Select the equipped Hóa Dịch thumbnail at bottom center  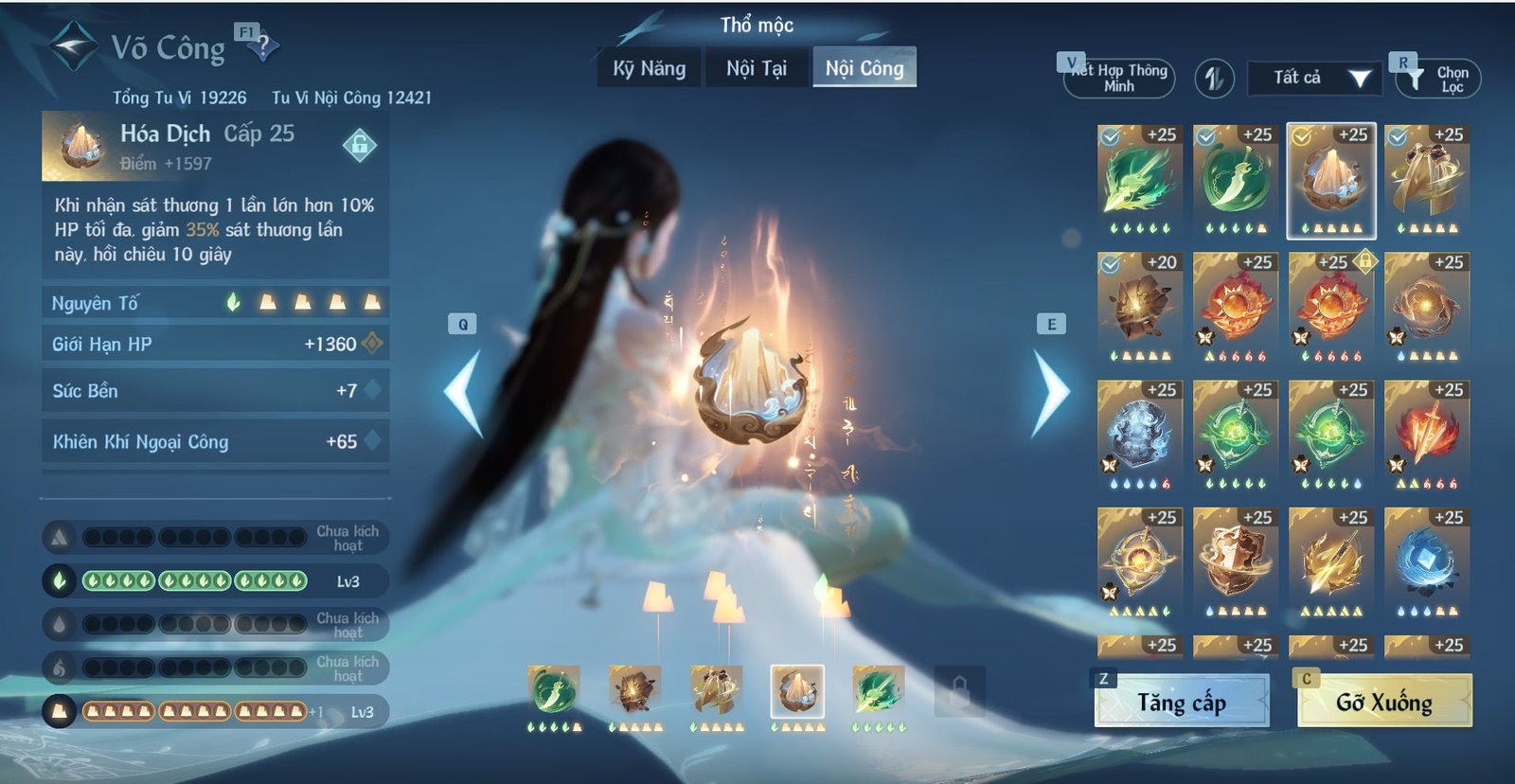click(x=795, y=691)
